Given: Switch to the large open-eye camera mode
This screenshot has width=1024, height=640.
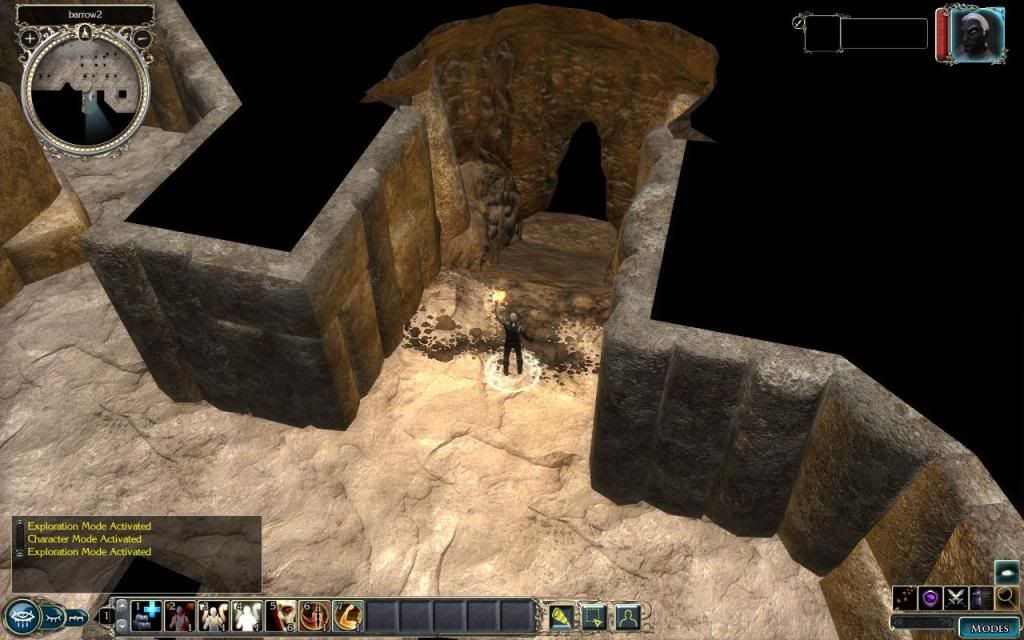Looking at the screenshot, I should tap(22, 617).
